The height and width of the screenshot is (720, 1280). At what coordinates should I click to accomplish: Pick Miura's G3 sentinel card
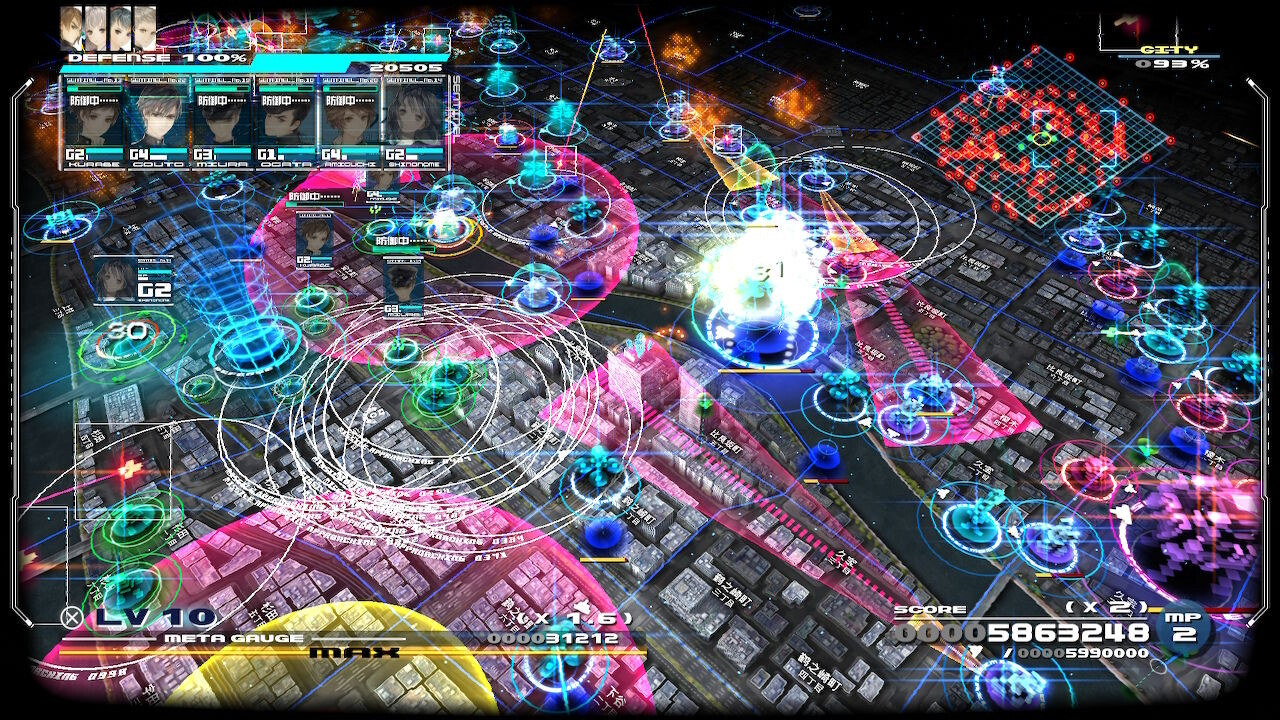coord(222,122)
